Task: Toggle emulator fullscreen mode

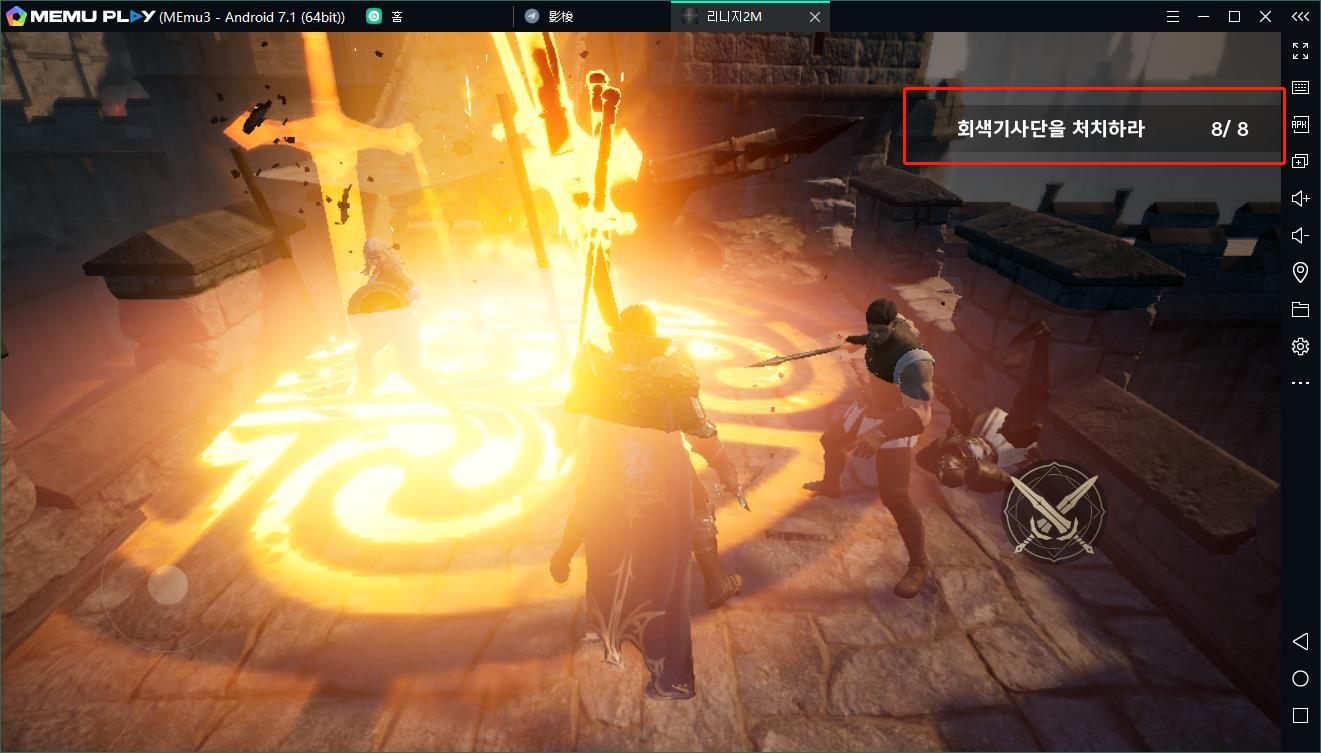Action: [1300, 51]
